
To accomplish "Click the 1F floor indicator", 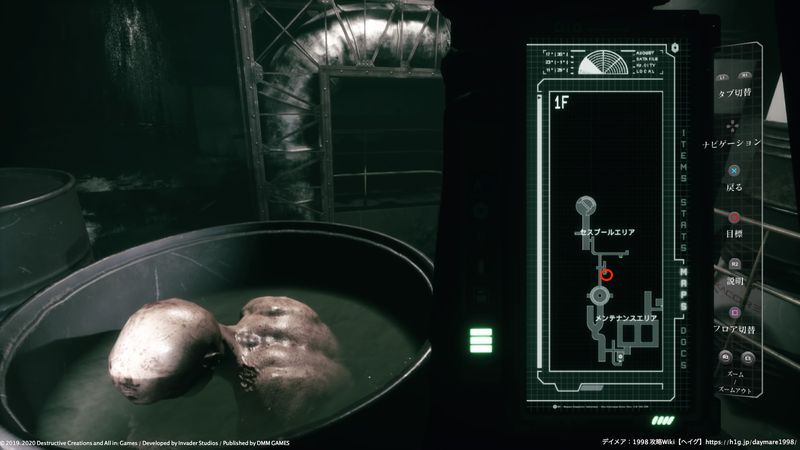I will click(561, 102).
